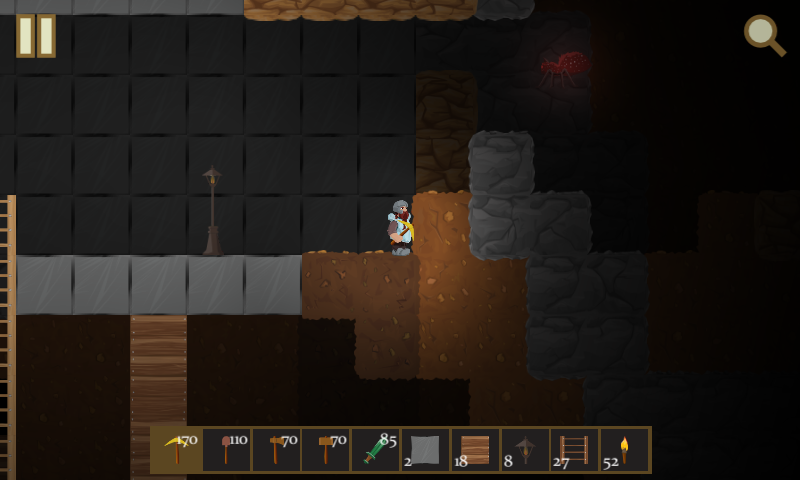Choose the shovel hotbar slot
This screenshot has height=480, width=800.
pyautogui.click(x=227, y=450)
